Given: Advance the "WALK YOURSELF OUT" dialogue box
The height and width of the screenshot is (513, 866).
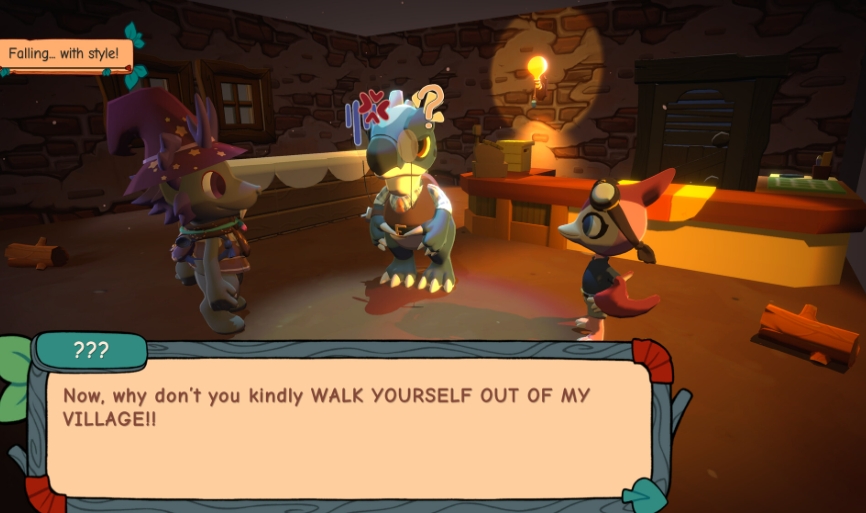Looking at the screenshot, I should 340,425.
